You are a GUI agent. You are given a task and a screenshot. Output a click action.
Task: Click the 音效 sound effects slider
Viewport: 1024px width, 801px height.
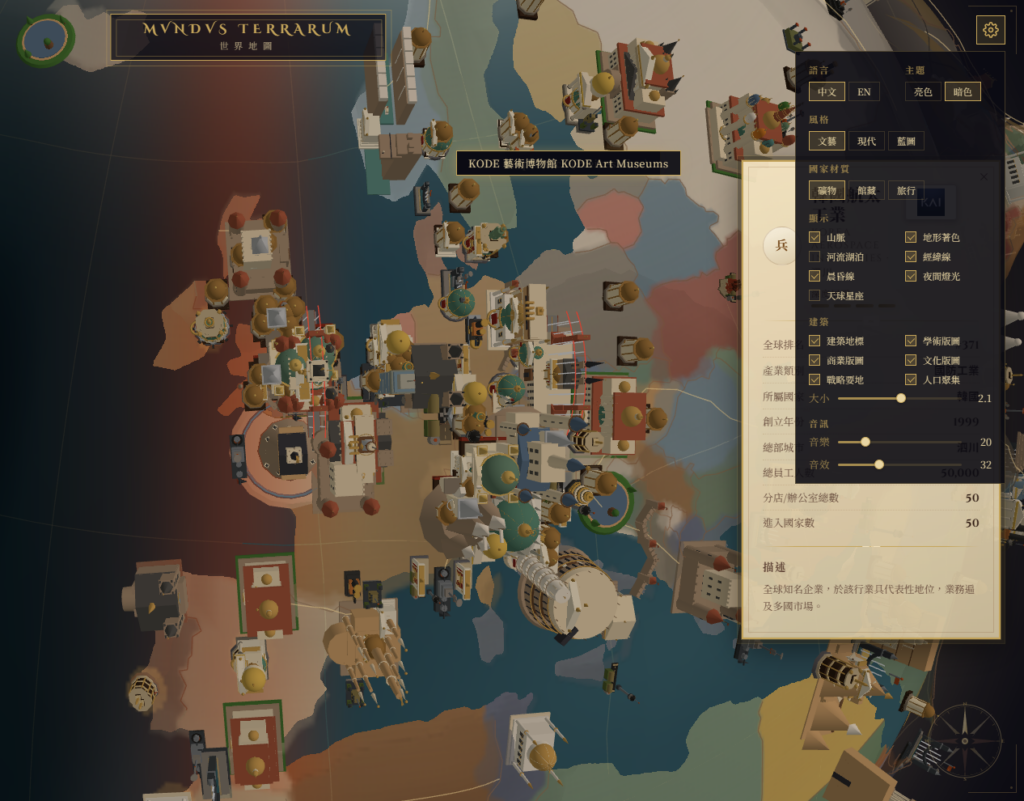coord(900,464)
